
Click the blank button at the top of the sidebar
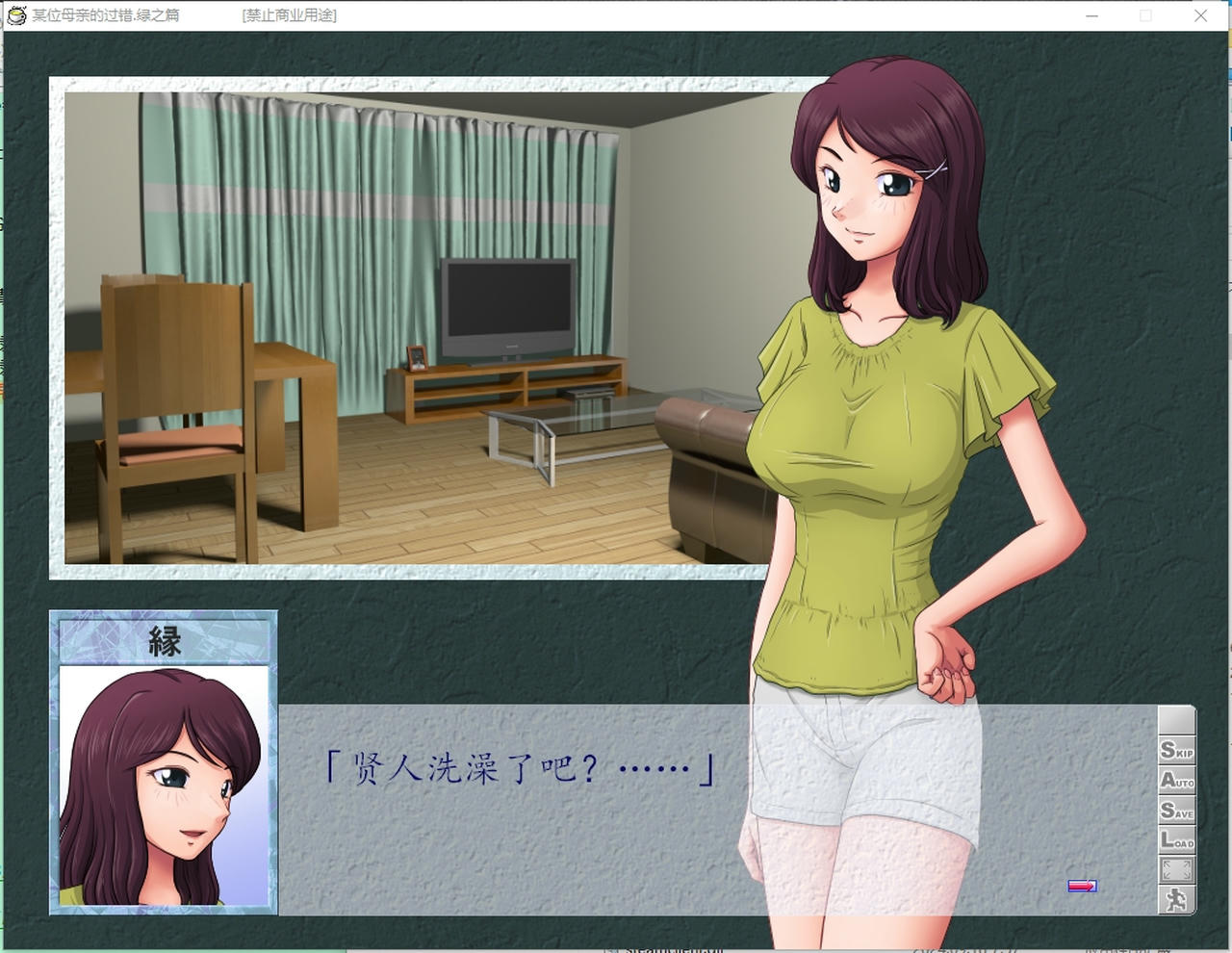click(1176, 720)
